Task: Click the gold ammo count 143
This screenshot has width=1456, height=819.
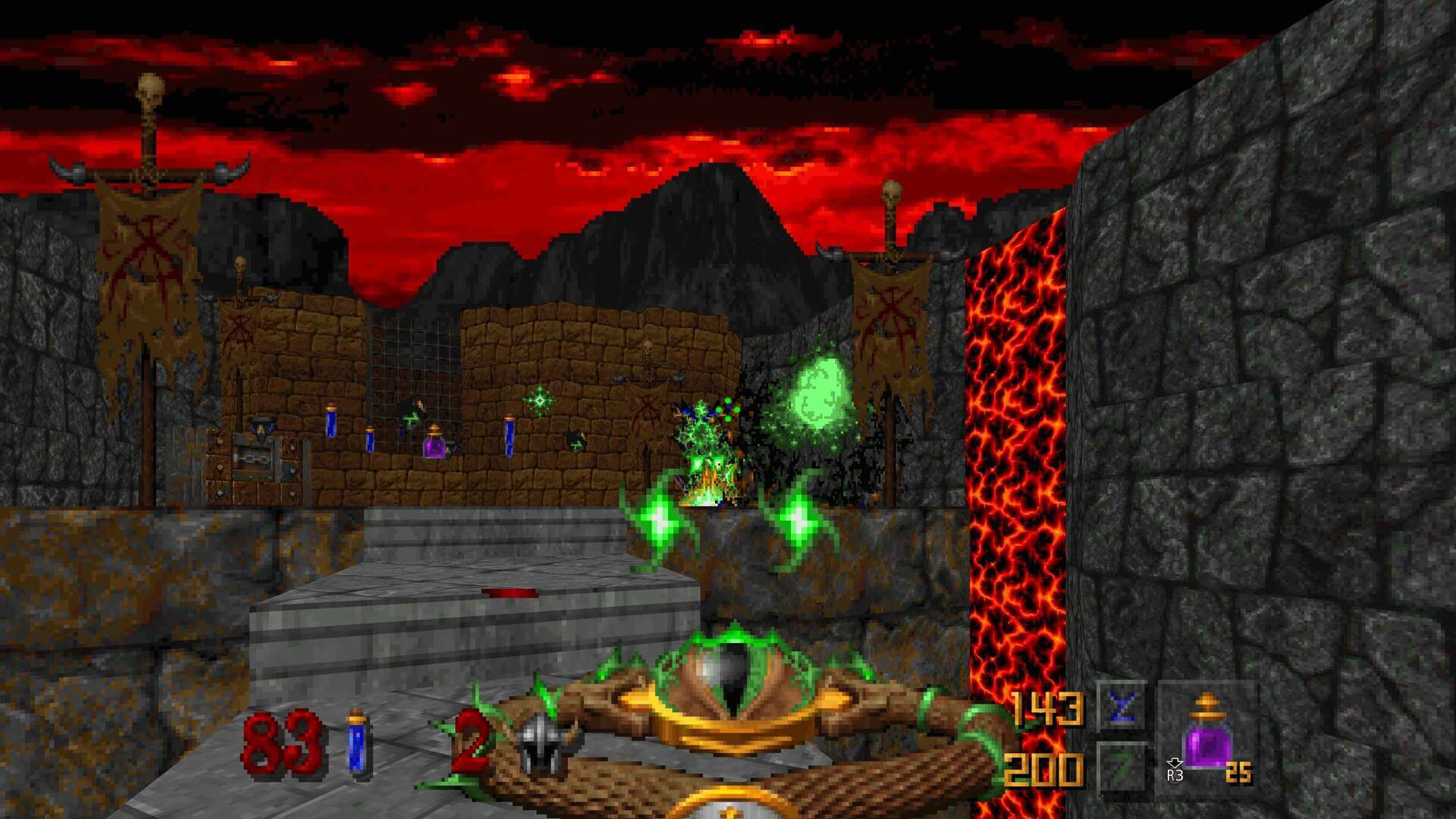Action: click(1046, 709)
